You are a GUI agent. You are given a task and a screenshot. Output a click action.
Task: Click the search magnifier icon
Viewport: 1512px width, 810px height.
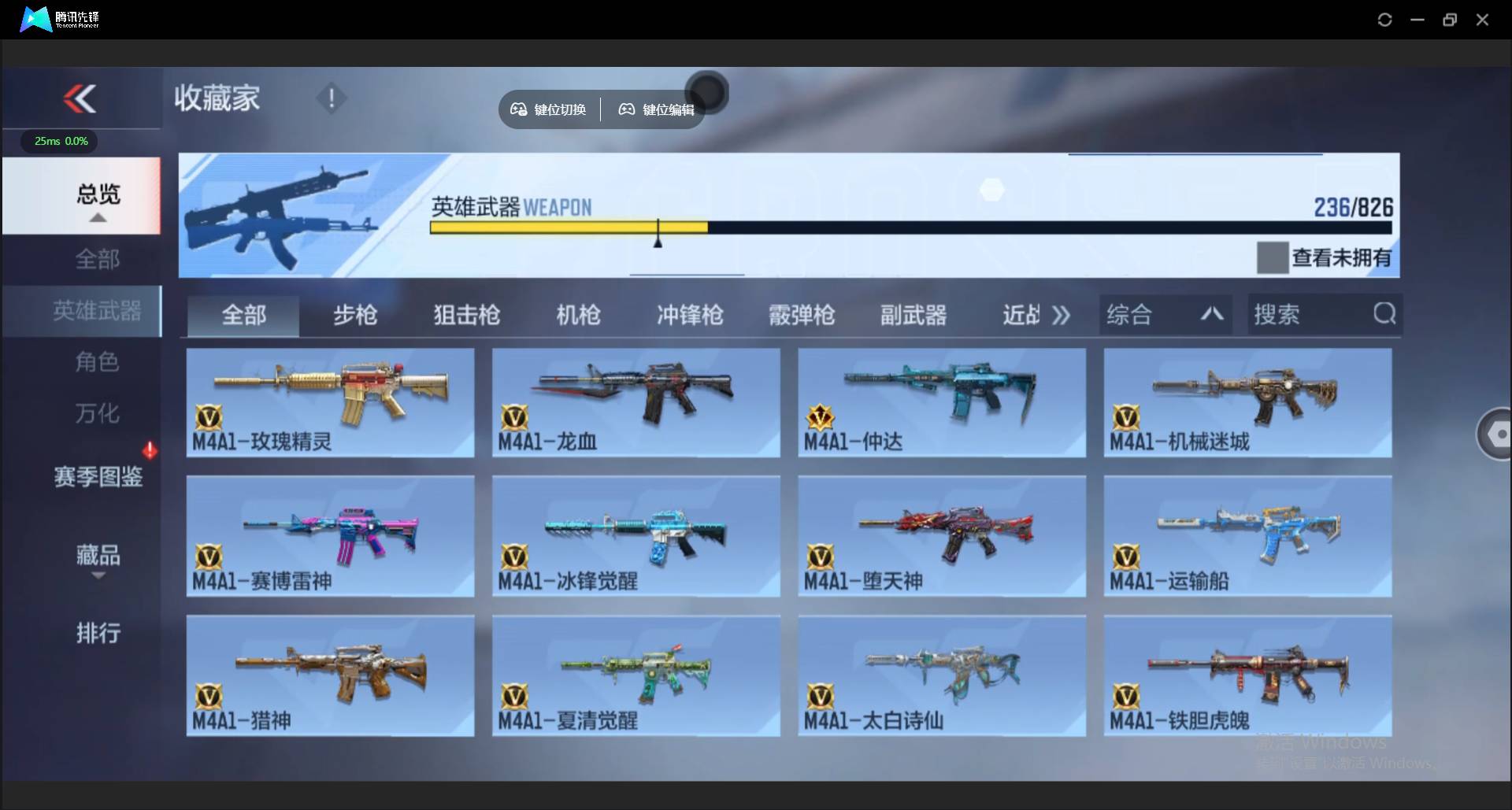point(1384,314)
